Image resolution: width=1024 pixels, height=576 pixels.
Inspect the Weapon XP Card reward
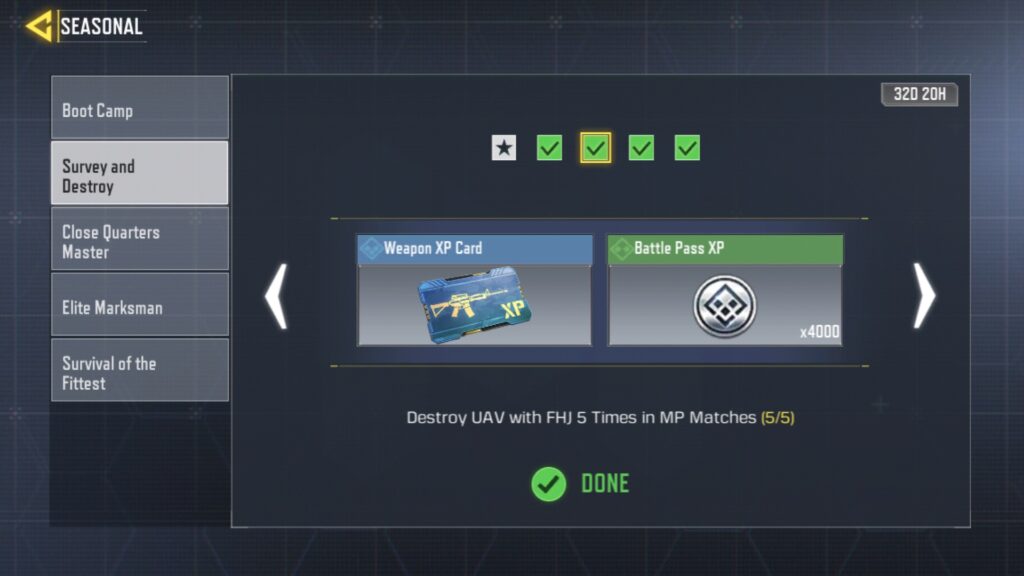coord(474,291)
